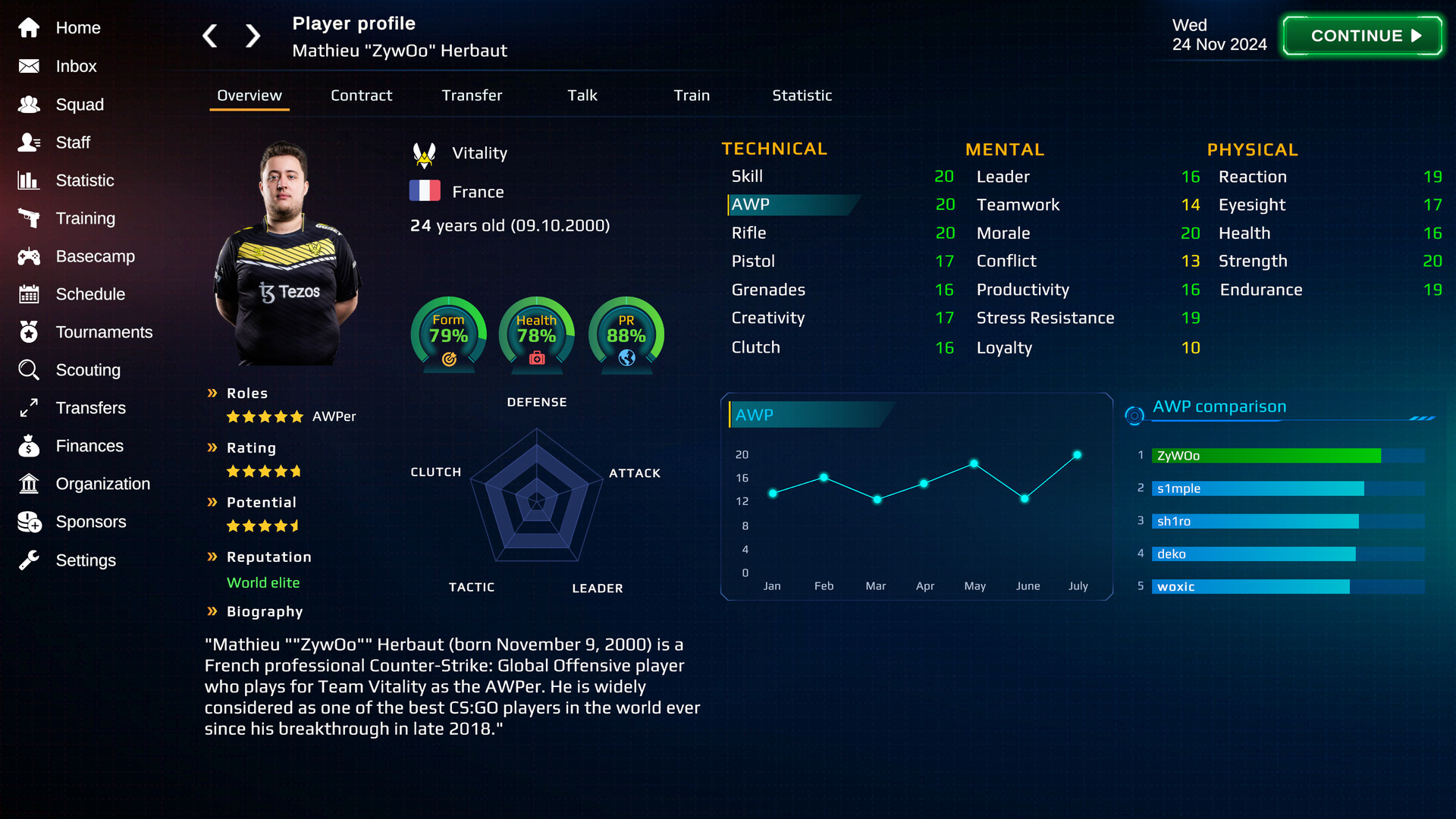Open the Tournaments trophy icon
The image size is (1456, 819).
coord(29,332)
